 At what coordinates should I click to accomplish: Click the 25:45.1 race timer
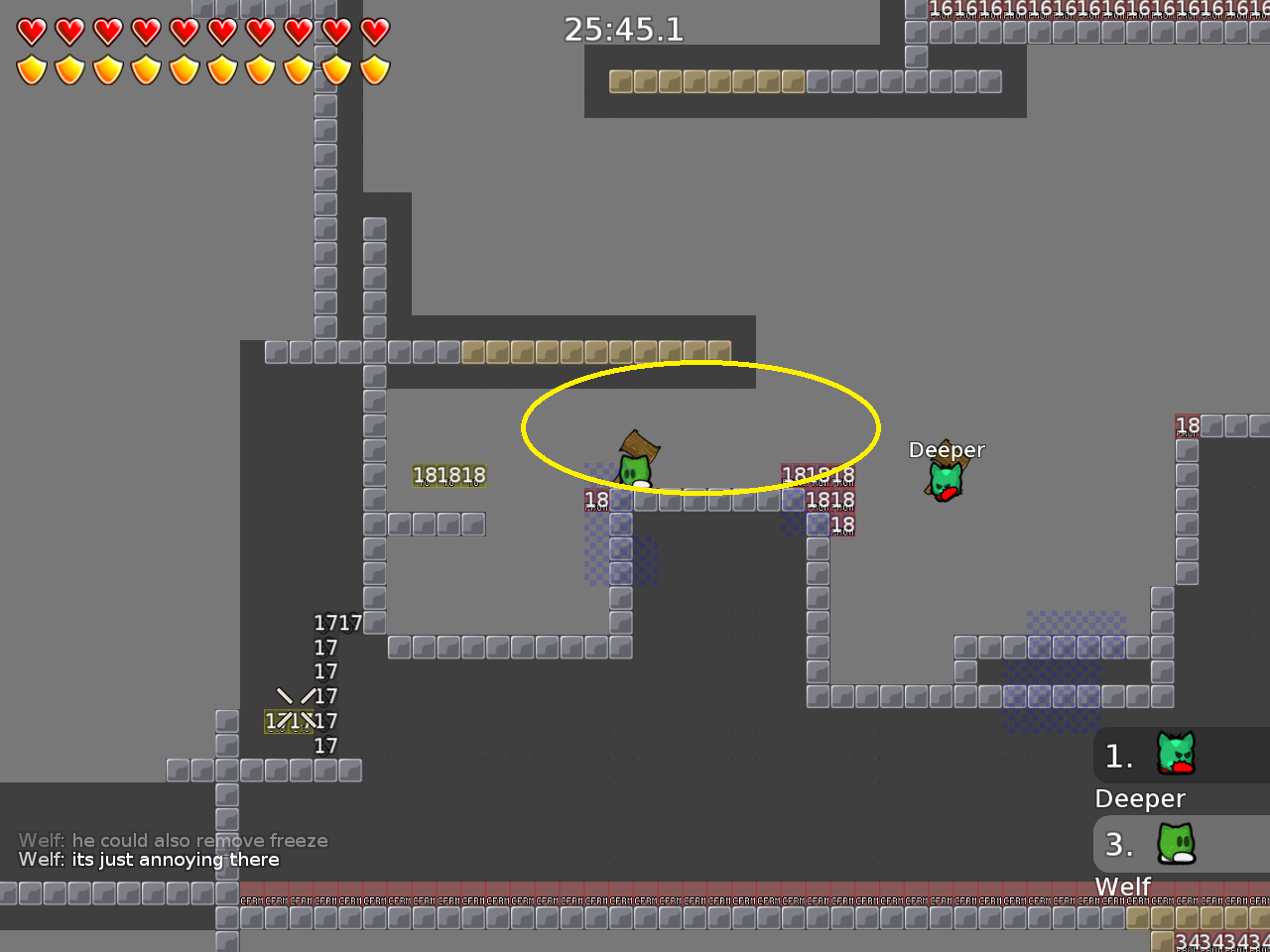point(623,30)
